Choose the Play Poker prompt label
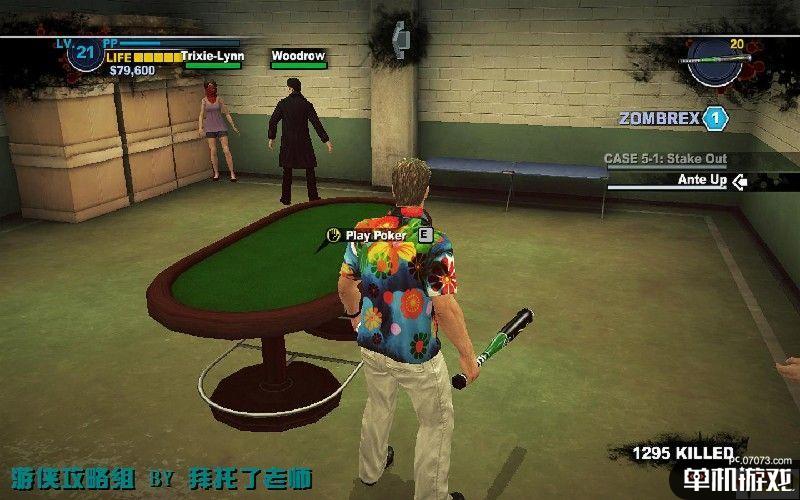This screenshot has height=500, width=800. click(x=375, y=235)
